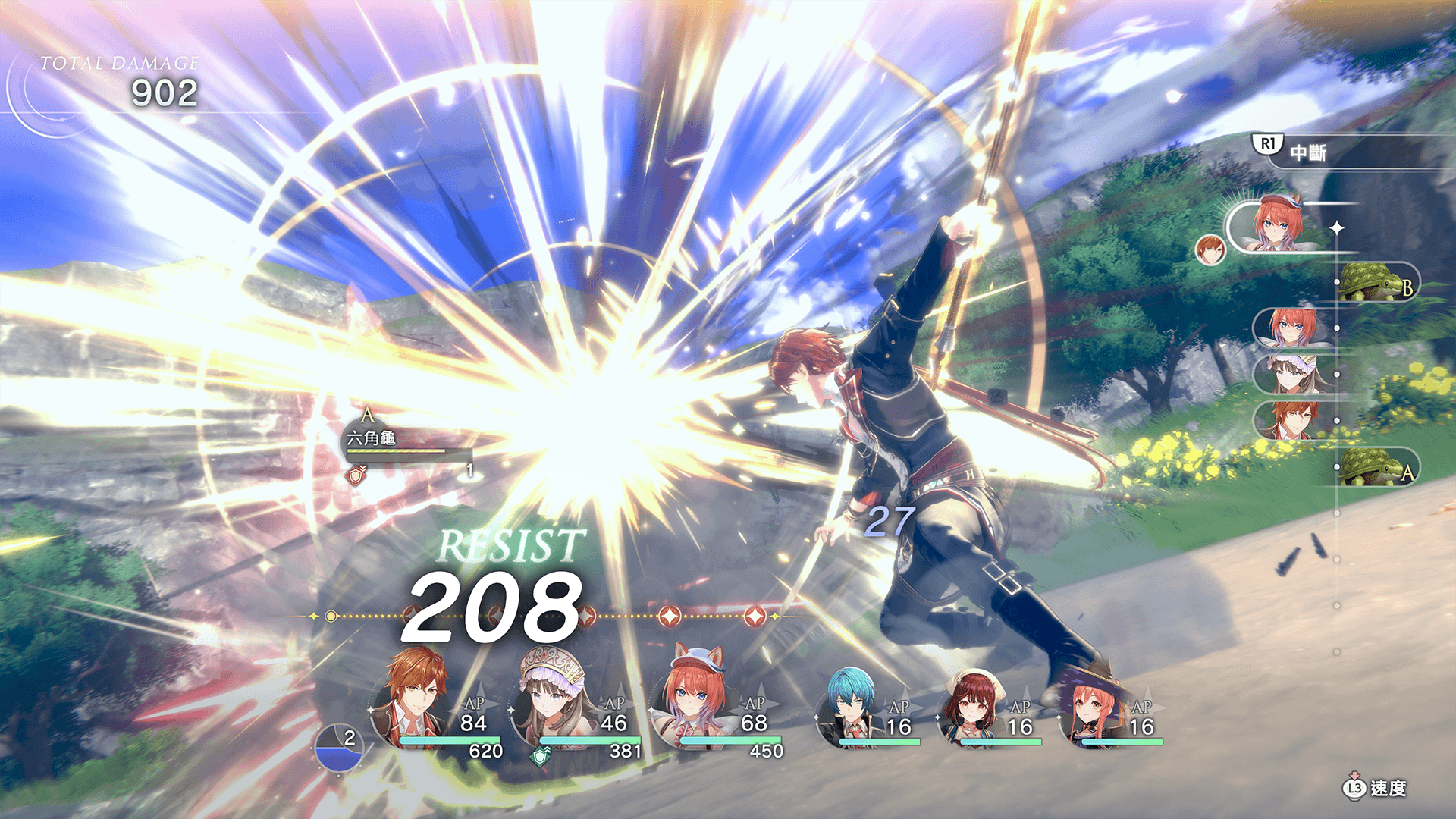Click turtle B in the turn order
Image resolution: width=1456 pixels, height=819 pixels.
[1376, 283]
